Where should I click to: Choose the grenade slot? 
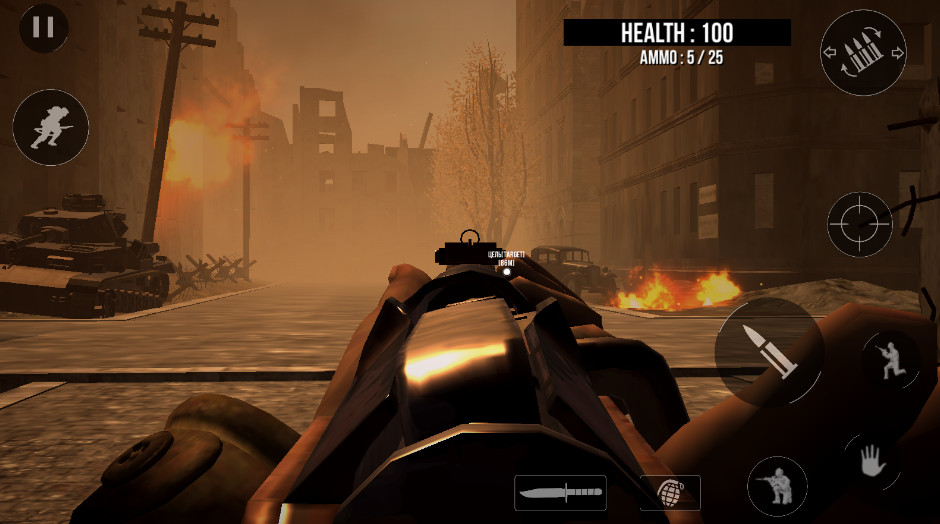tap(670, 493)
